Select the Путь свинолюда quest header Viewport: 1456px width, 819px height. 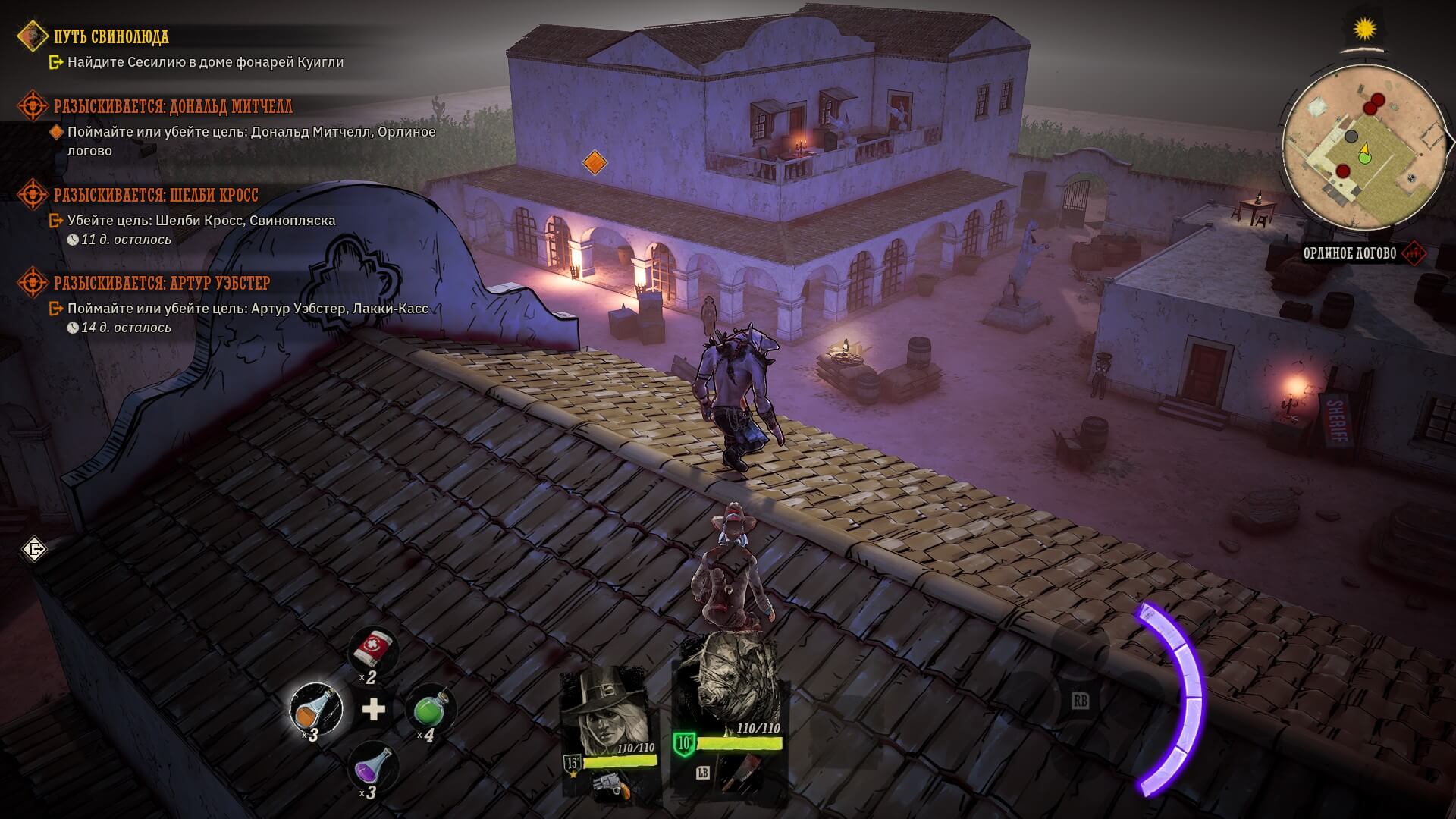(111, 36)
